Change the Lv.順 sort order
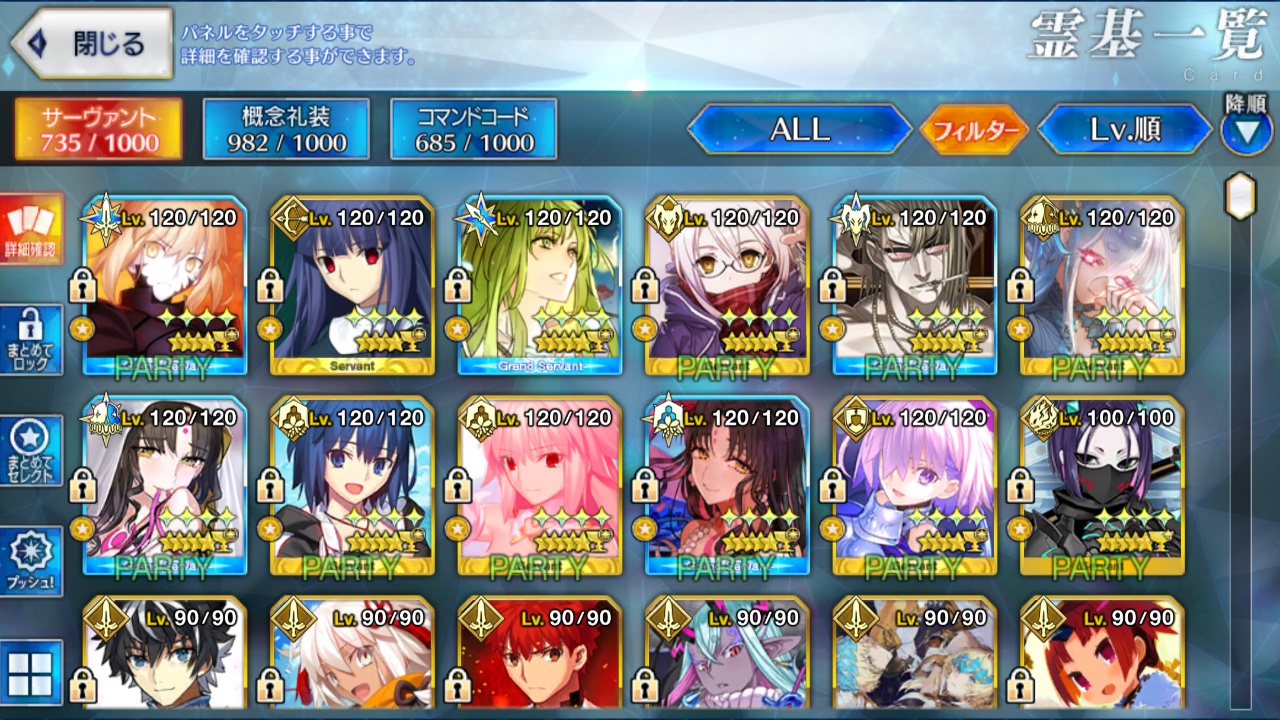Screen dimensions: 1280x720 [x=1126, y=129]
